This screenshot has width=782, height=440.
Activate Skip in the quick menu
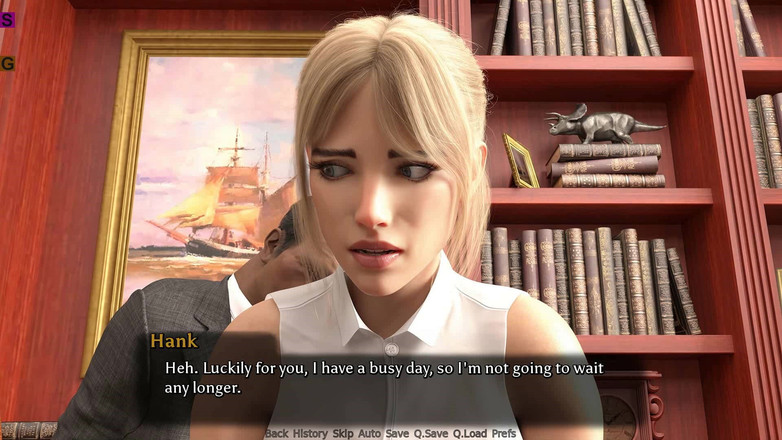(343, 433)
